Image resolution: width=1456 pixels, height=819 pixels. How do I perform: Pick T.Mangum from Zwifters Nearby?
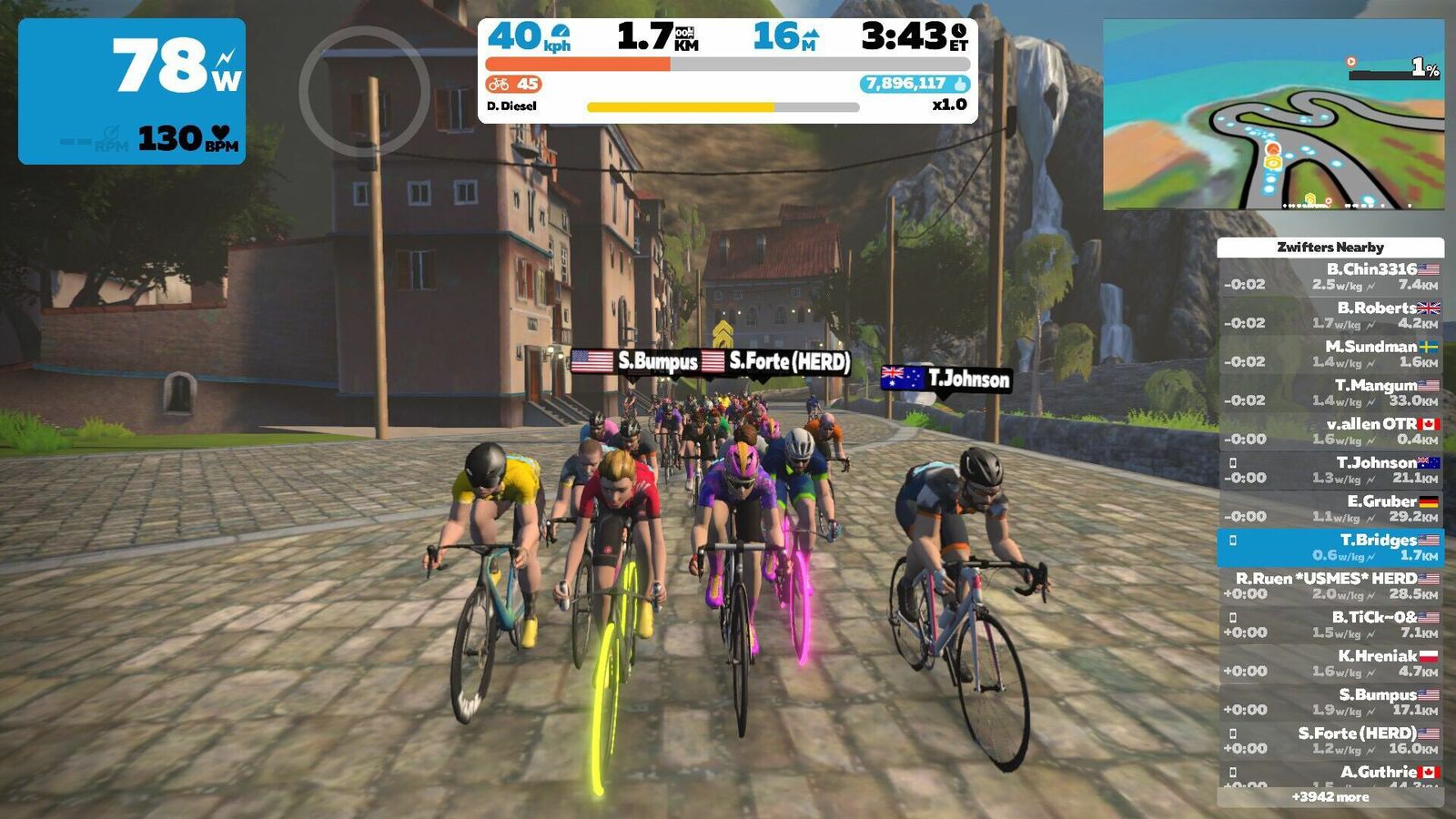tap(1330, 392)
